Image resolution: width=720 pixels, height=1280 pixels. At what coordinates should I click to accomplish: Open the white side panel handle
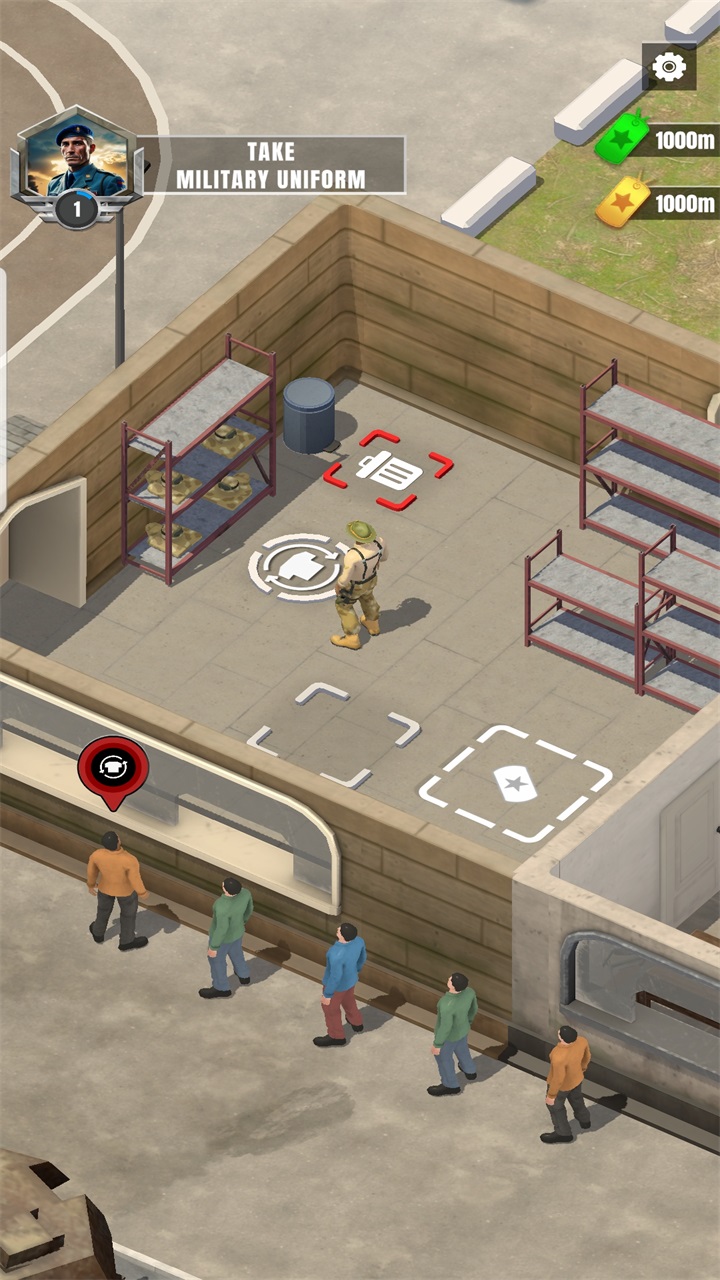pos(3,390)
